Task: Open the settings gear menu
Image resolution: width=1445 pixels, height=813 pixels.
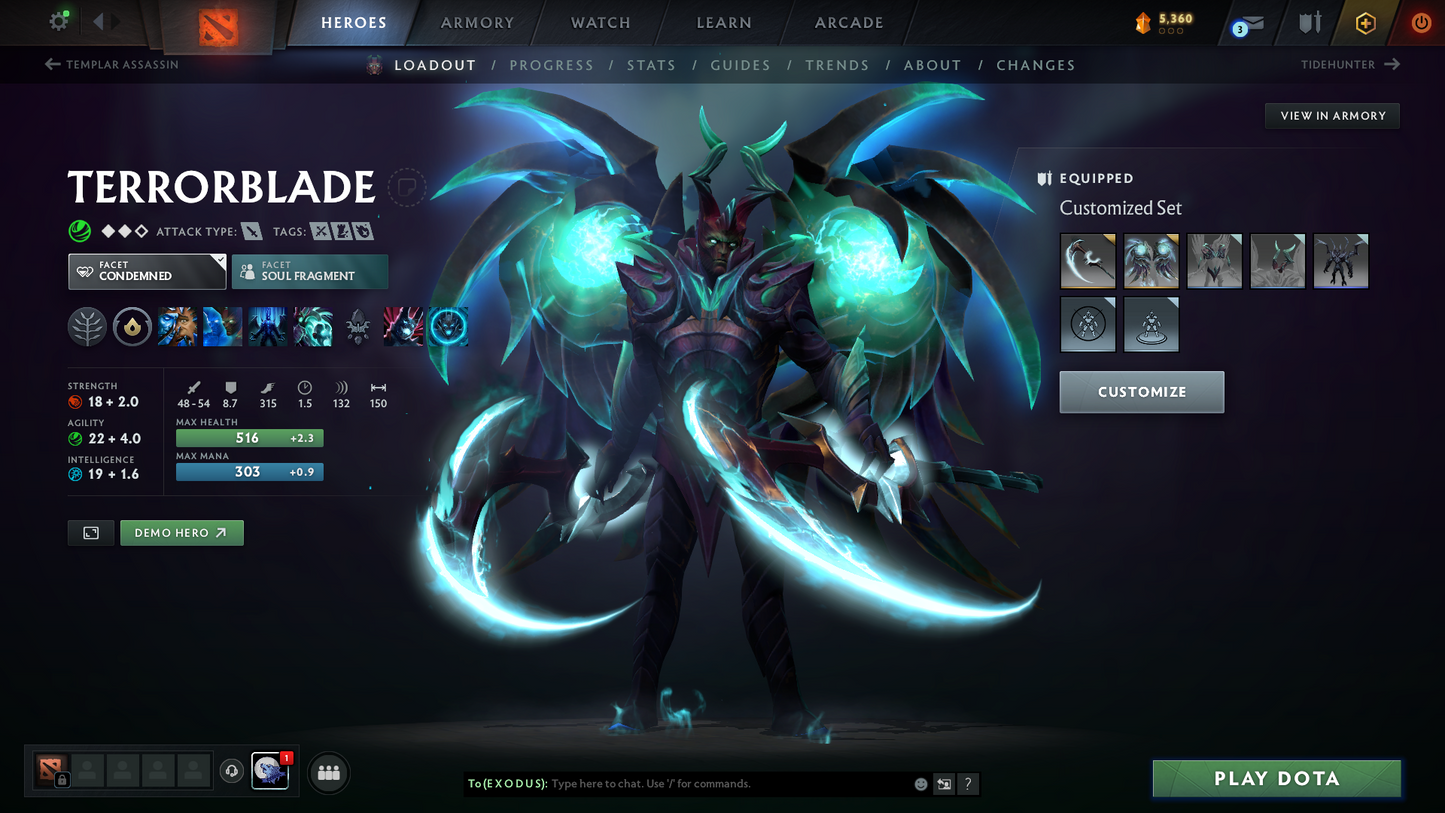Action: tap(59, 21)
